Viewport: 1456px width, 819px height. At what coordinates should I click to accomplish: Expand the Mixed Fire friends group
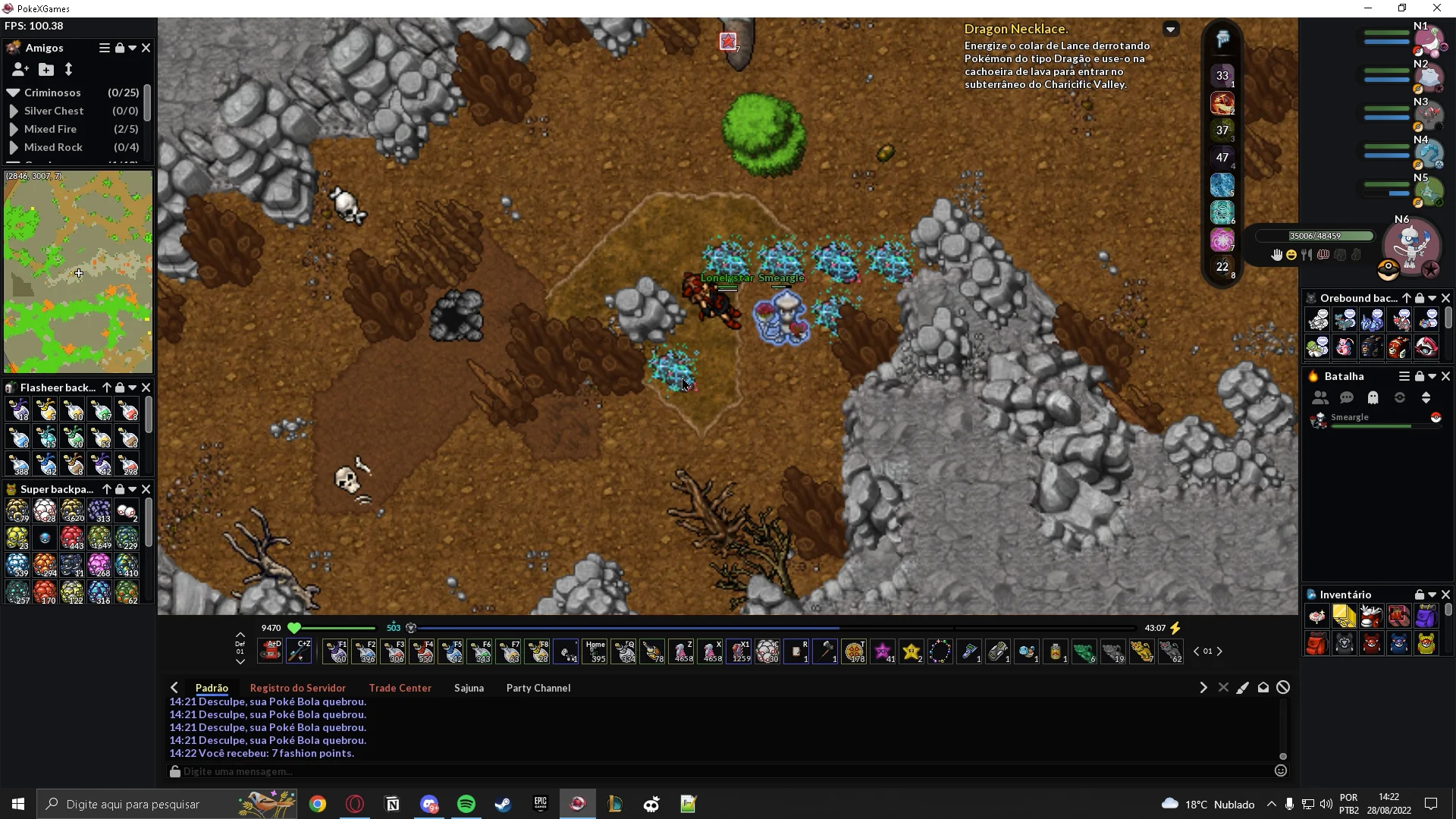14,130
